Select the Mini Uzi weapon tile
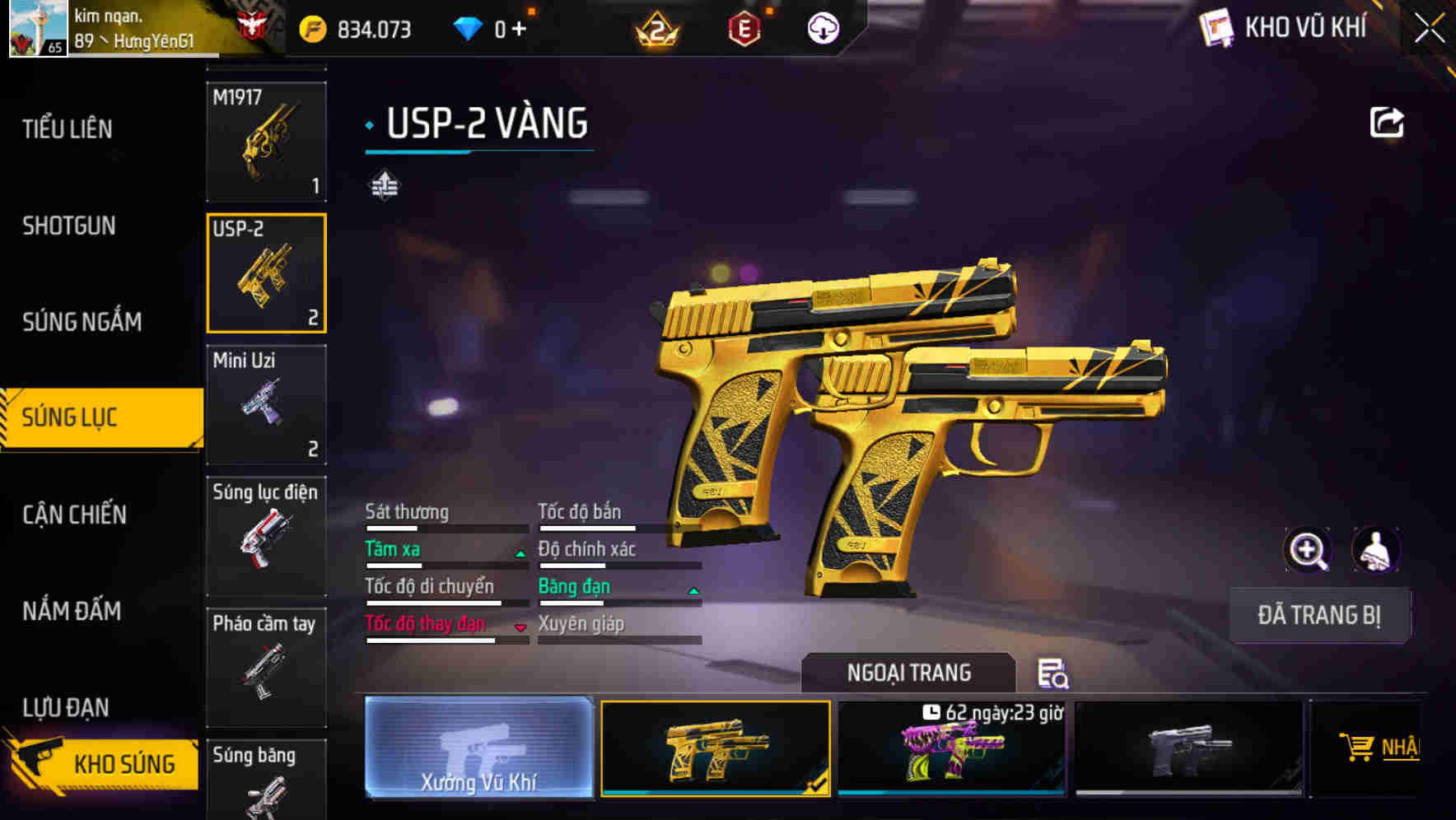This screenshot has height=820, width=1456. click(266, 405)
